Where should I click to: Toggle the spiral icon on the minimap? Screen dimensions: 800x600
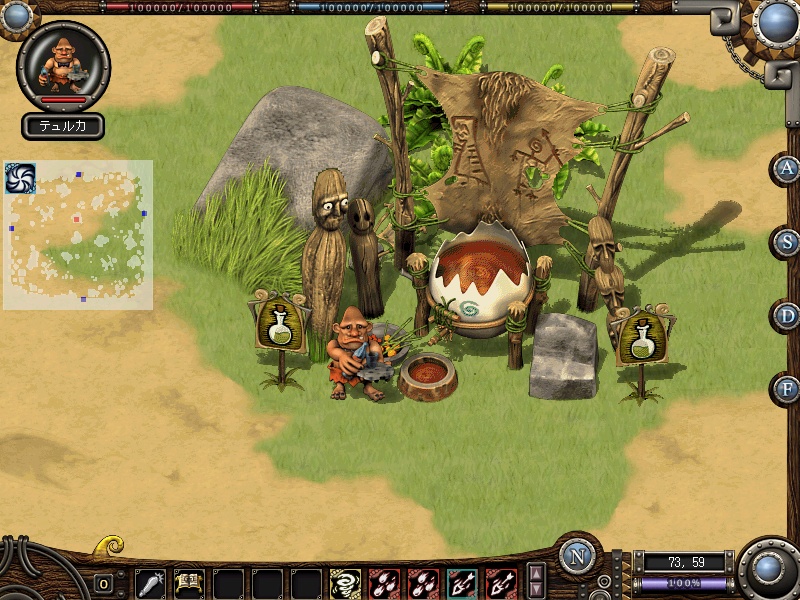[x=20, y=178]
